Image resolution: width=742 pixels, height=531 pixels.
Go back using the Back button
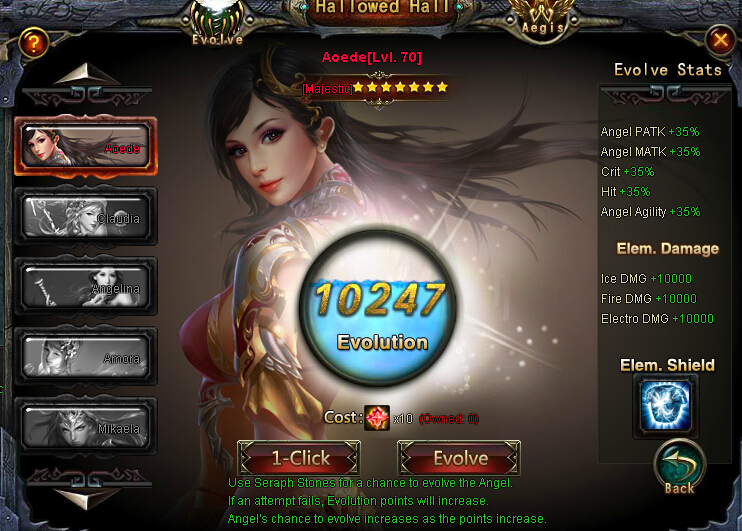pos(680,467)
